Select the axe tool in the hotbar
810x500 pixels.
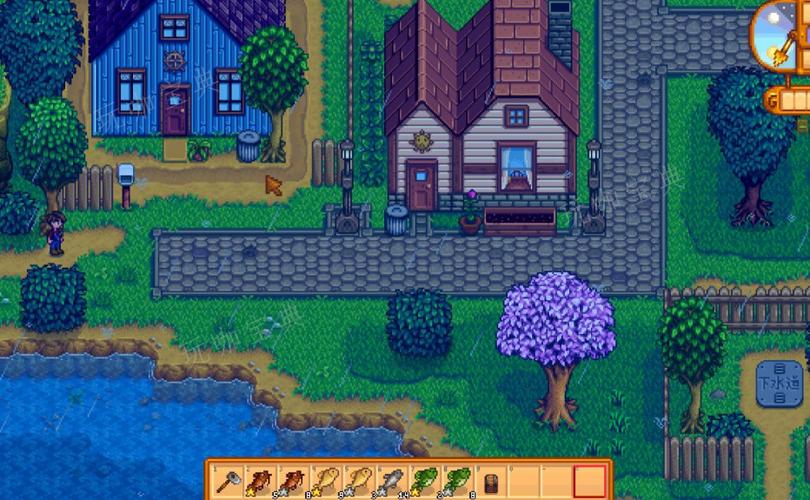[x=227, y=481]
